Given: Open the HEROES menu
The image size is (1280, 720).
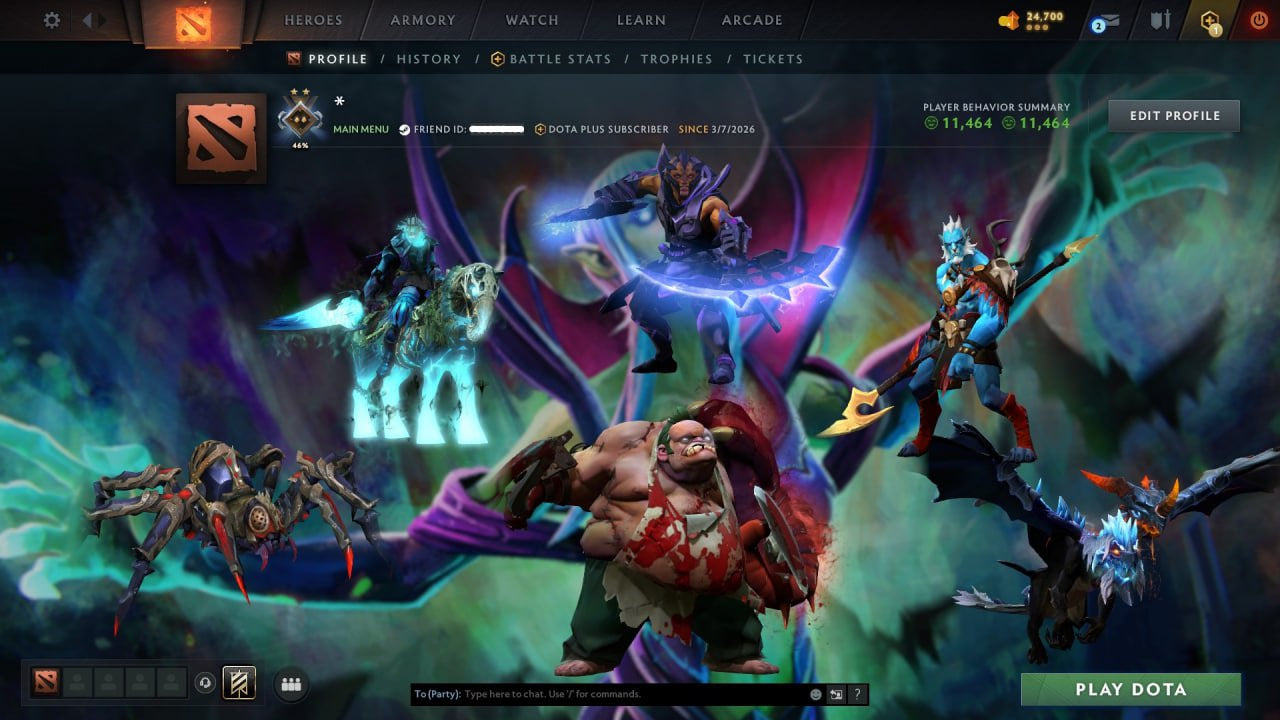Looking at the screenshot, I should [313, 20].
